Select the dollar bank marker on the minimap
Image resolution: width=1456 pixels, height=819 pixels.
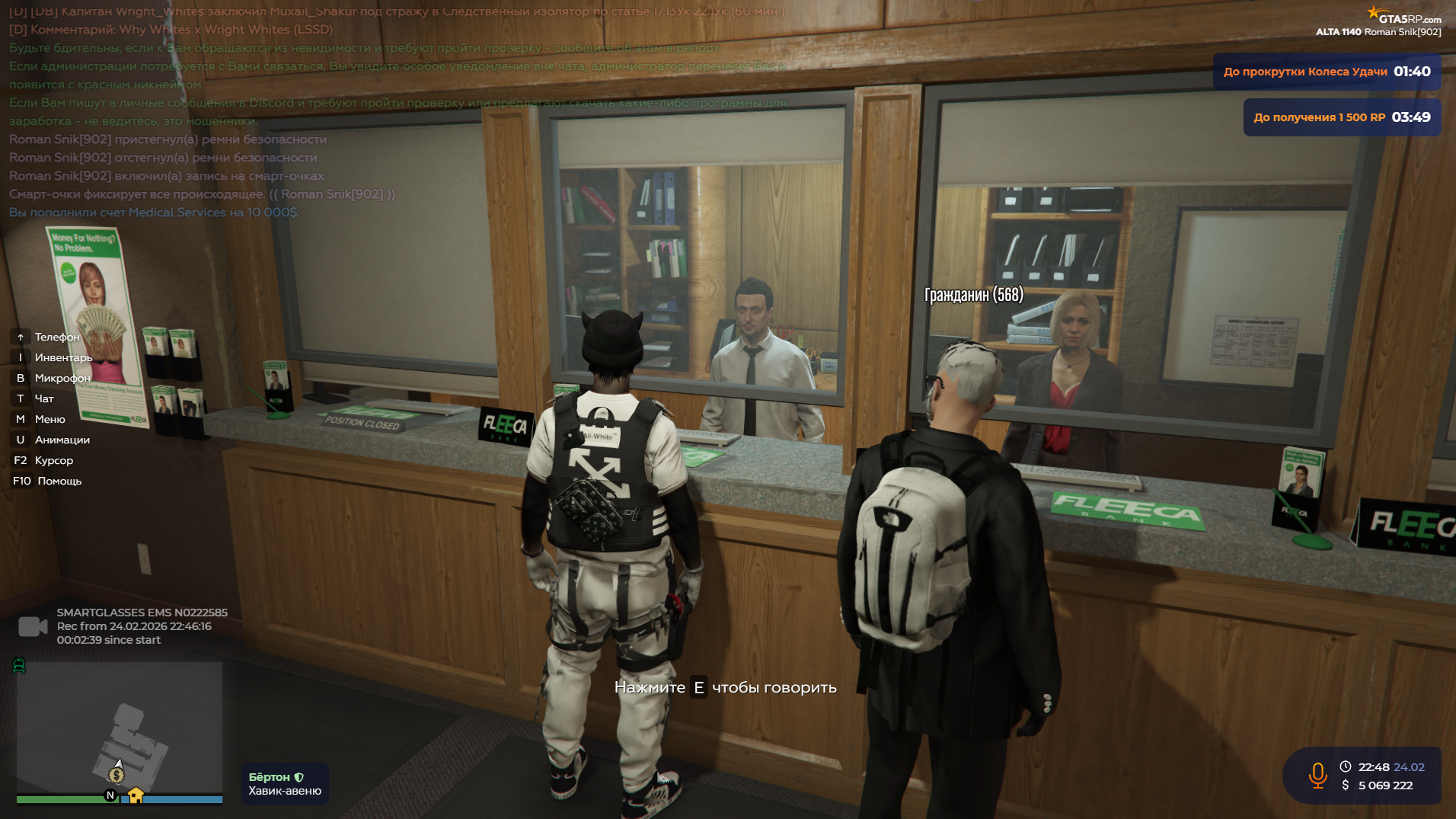117,776
